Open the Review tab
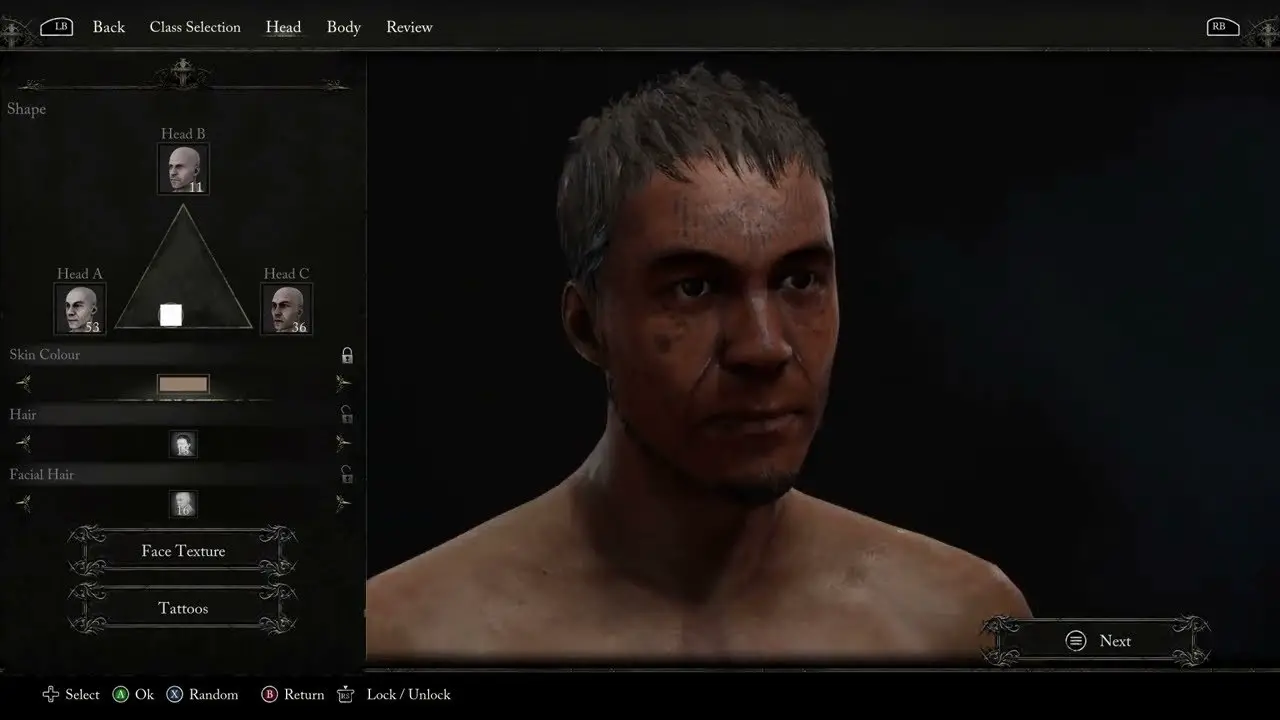Image resolution: width=1280 pixels, height=720 pixels. (409, 27)
